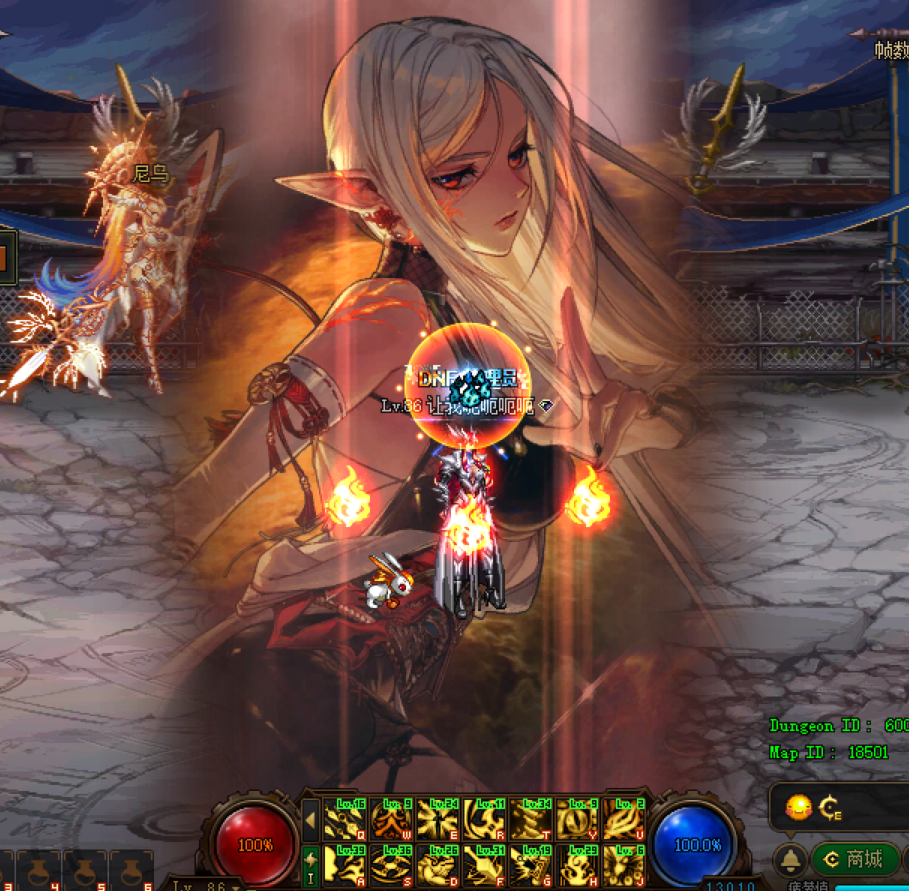The image size is (909, 891).
Task: Trigger the Lv.26 skill on D
Action: click(437, 865)
